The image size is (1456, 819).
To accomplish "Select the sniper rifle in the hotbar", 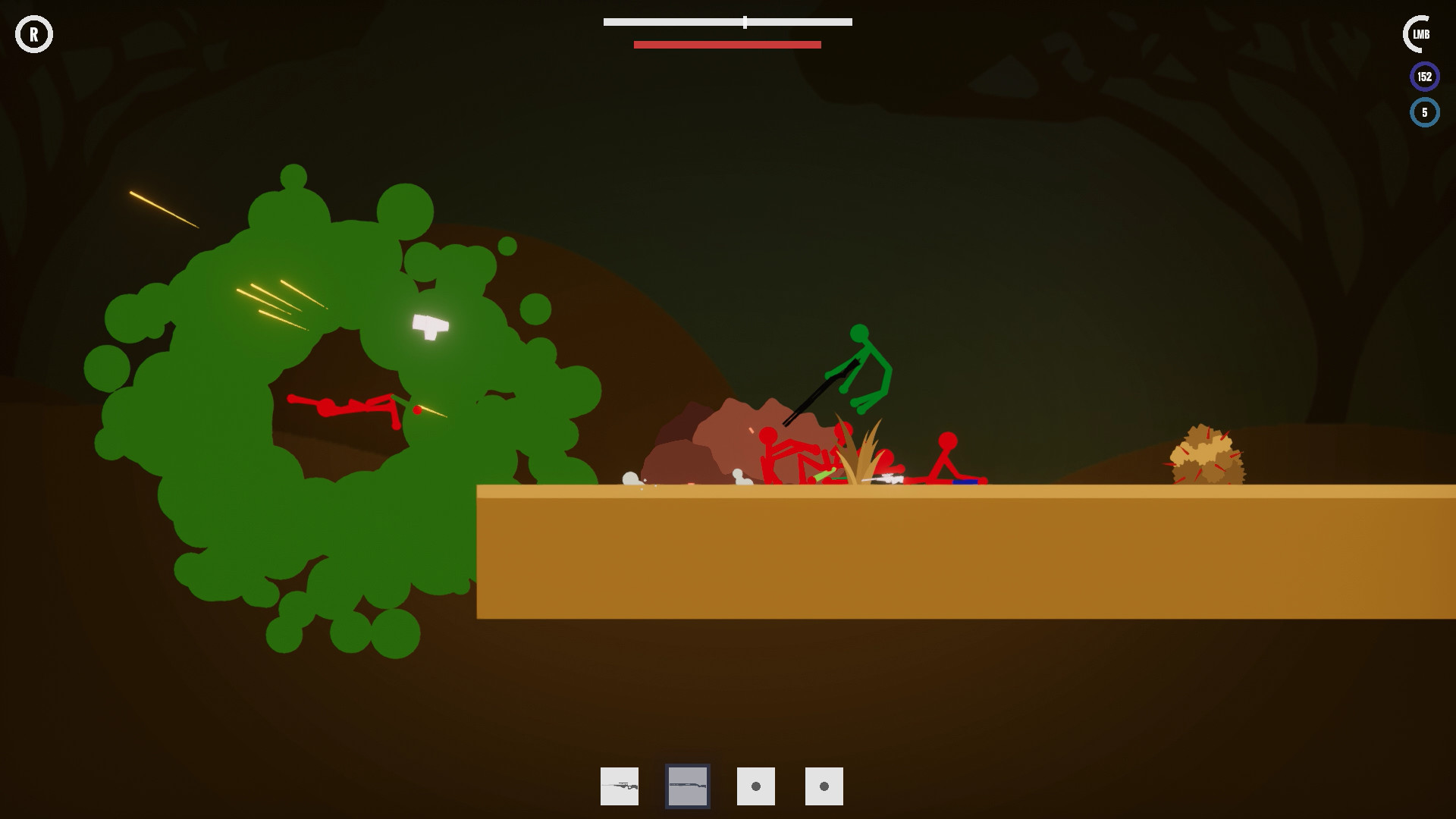I will 619,786.
